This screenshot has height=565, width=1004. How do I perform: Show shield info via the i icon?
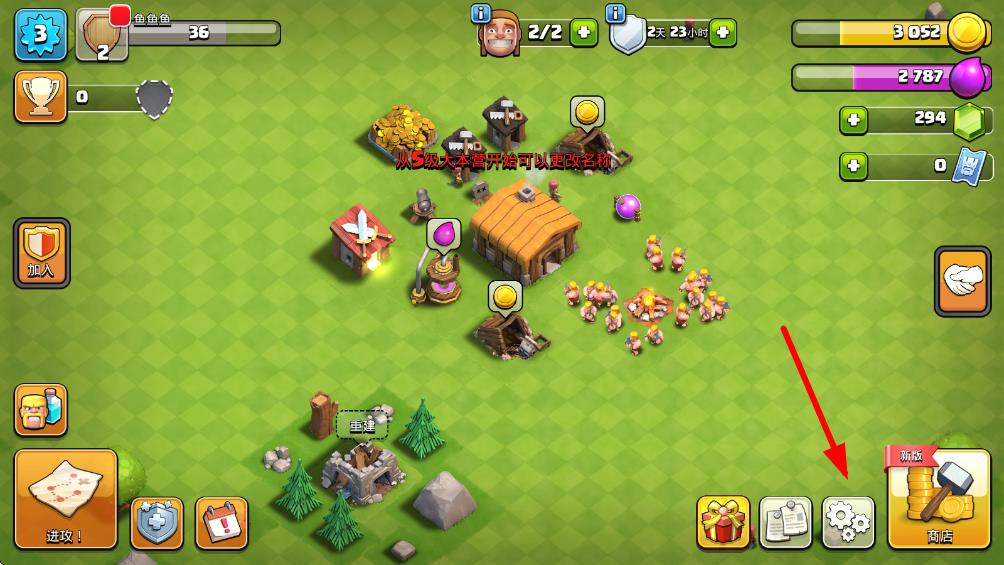tap(616, 13)
